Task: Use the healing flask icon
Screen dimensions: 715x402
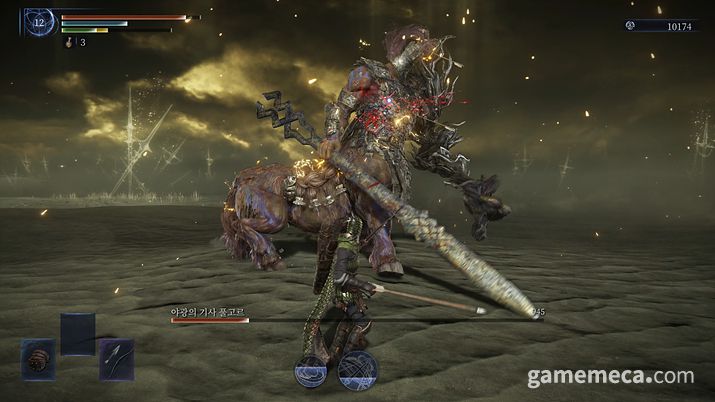Action: (x=69, y=42)
